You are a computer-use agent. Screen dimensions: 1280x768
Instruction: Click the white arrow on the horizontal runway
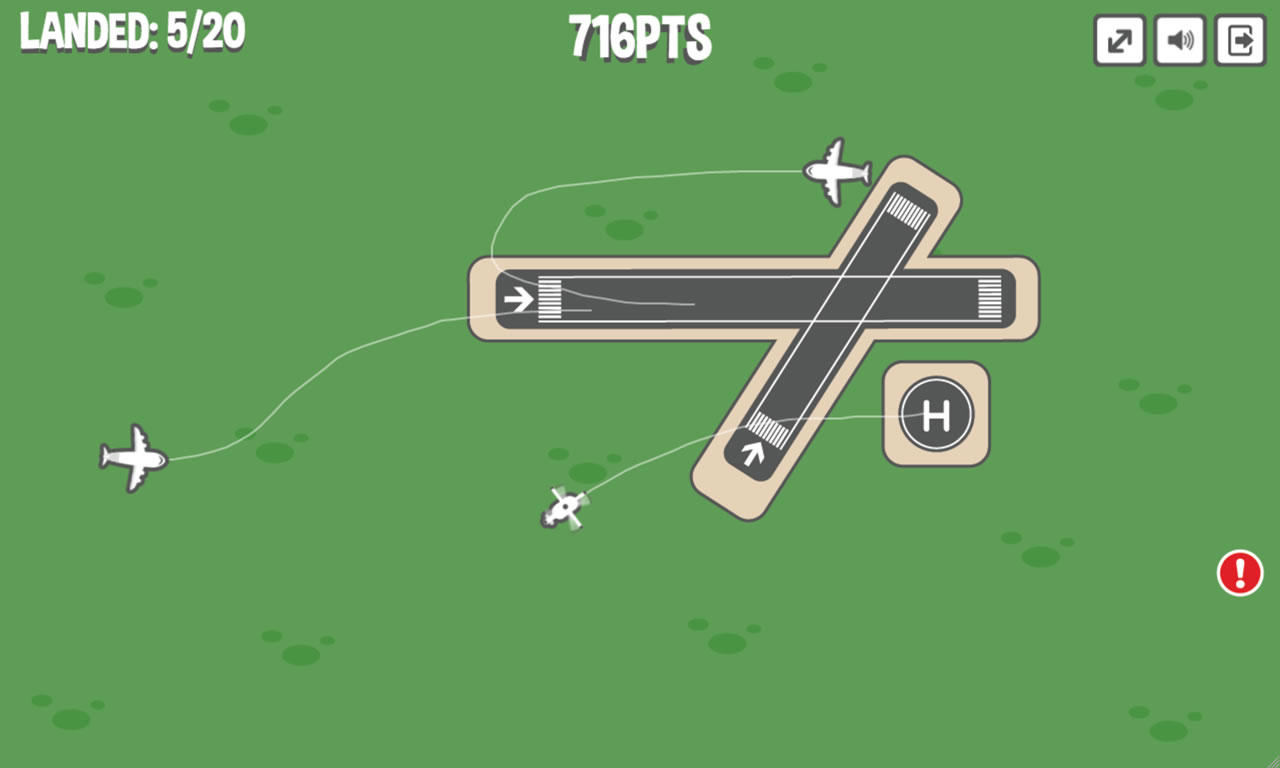519,296
